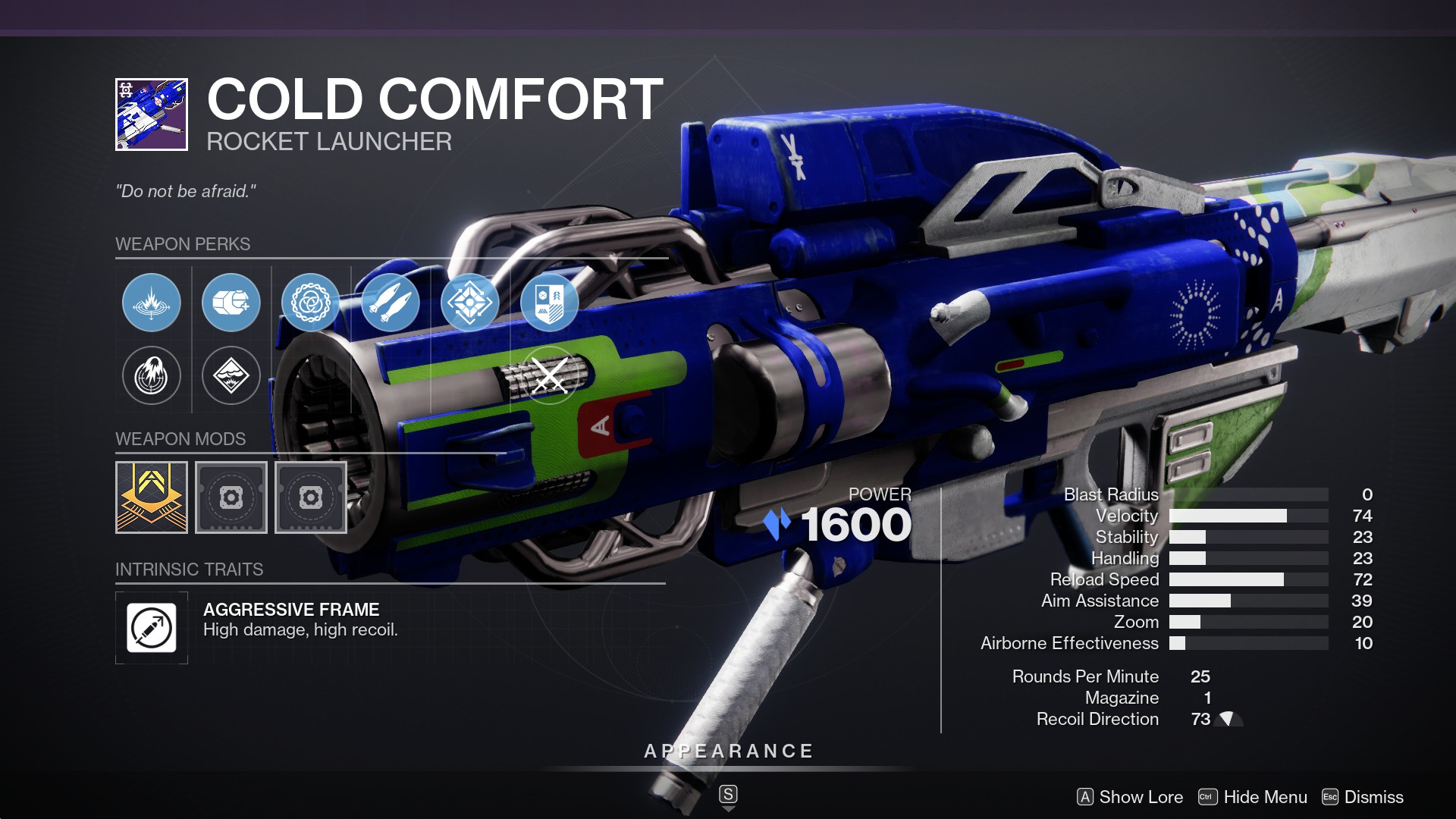Show Lore for Cold Comfort
This screenshot has height=819, width=1456.
[1130, 797]
